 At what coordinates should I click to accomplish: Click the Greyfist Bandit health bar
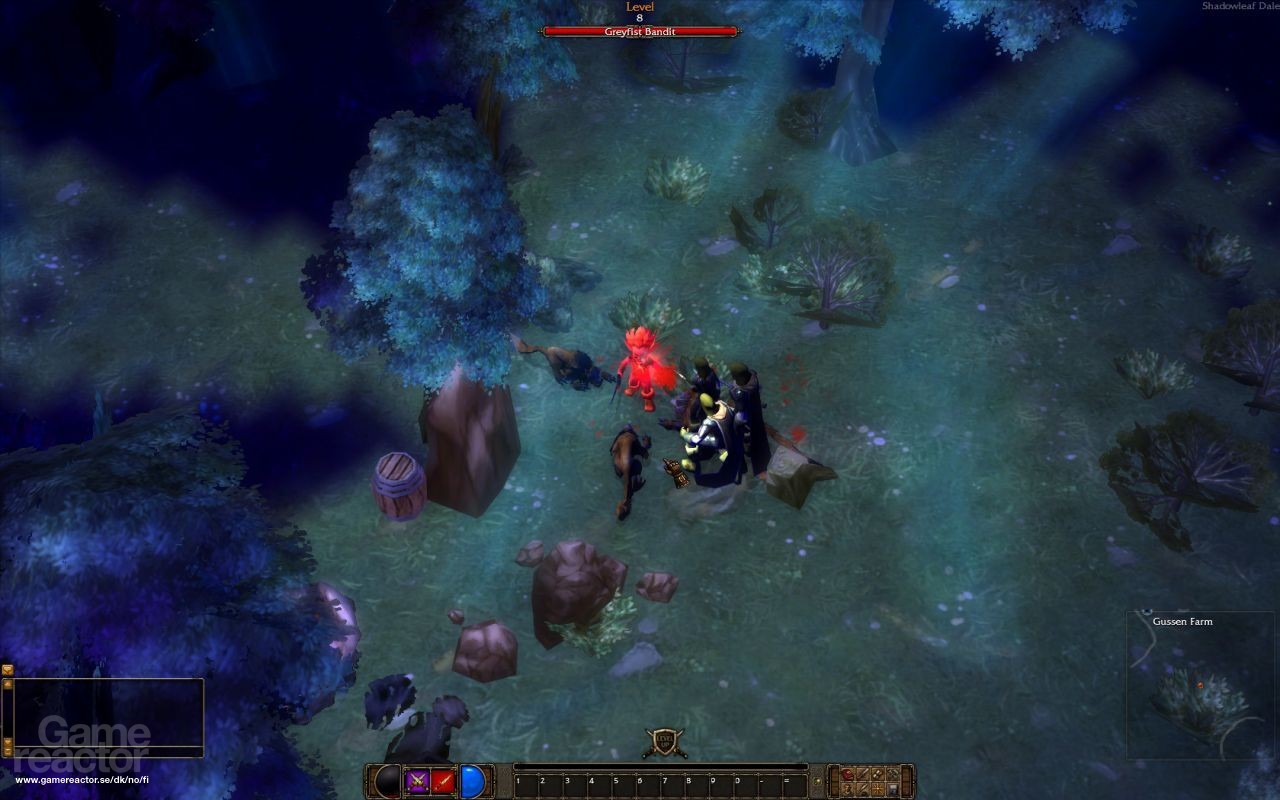640,31
